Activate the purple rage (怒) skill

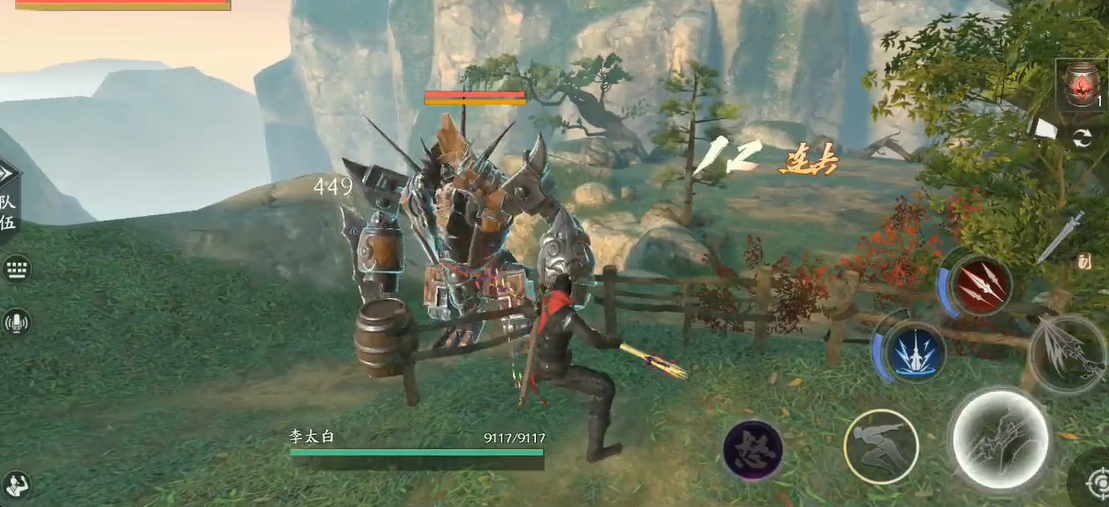(752, 449)
